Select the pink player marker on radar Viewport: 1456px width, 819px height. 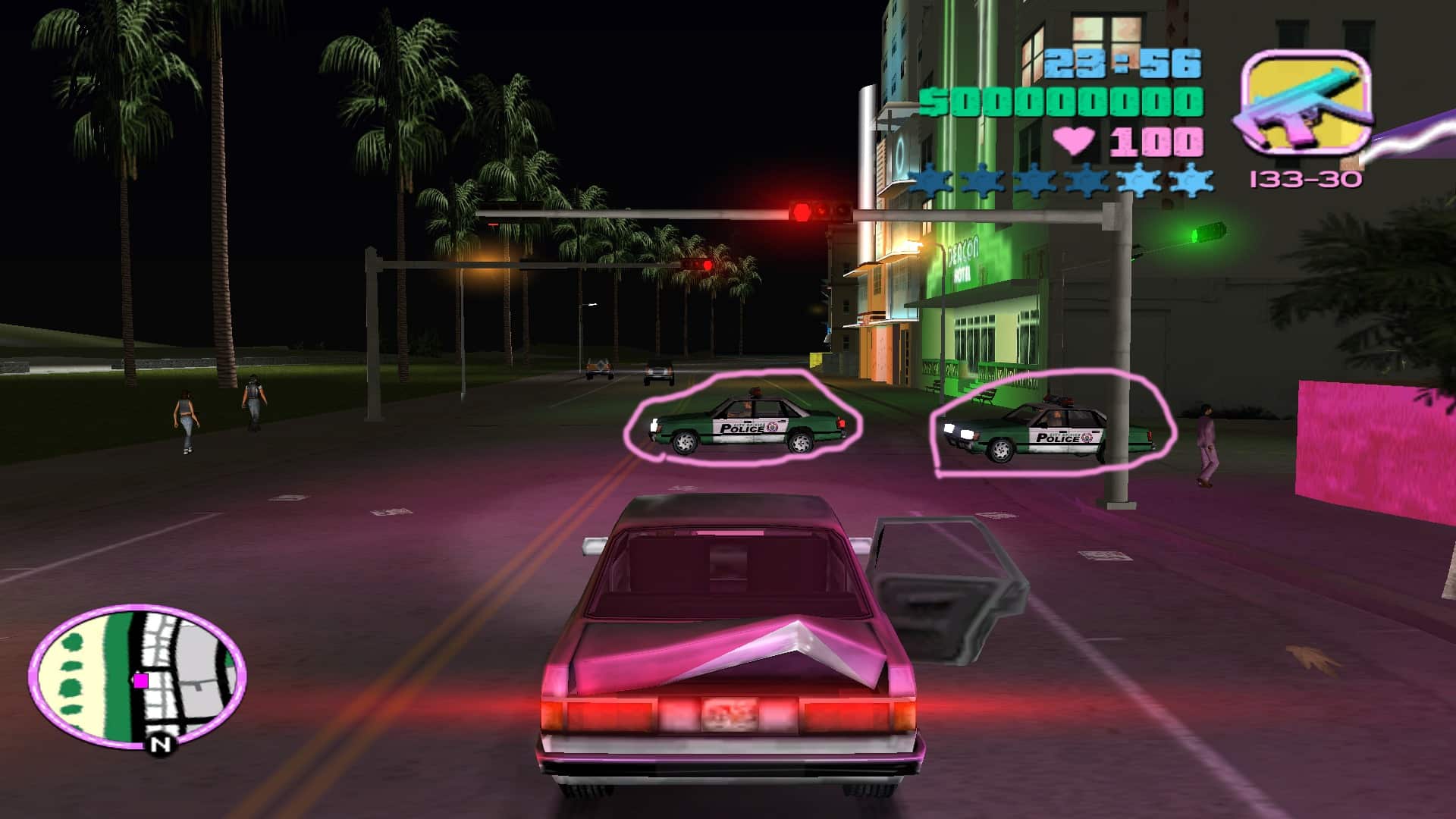click(141, 680)
